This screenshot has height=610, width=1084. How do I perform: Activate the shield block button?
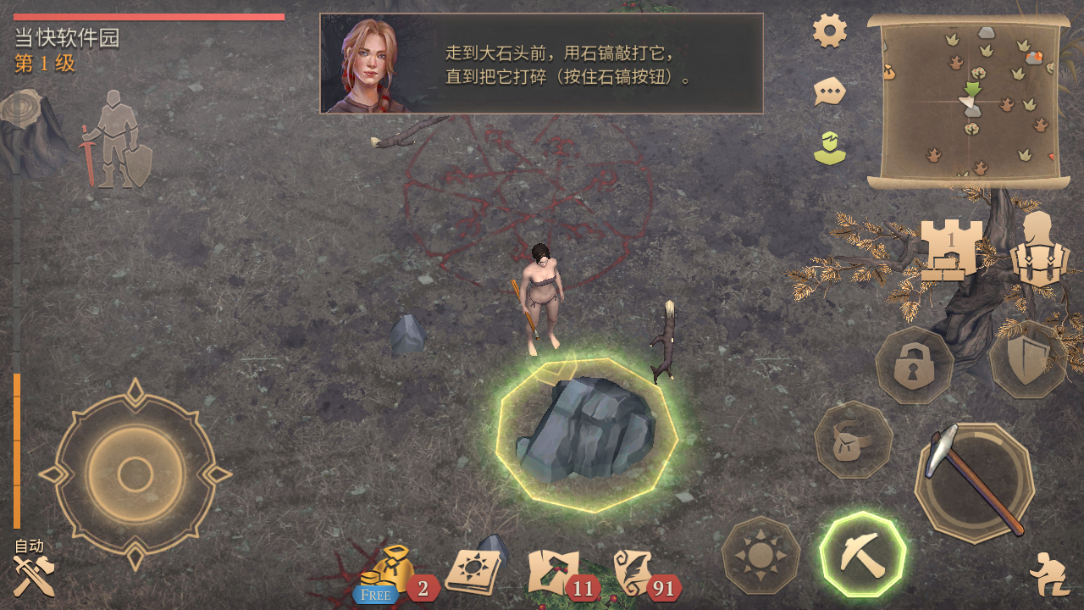coord(1027,361)
